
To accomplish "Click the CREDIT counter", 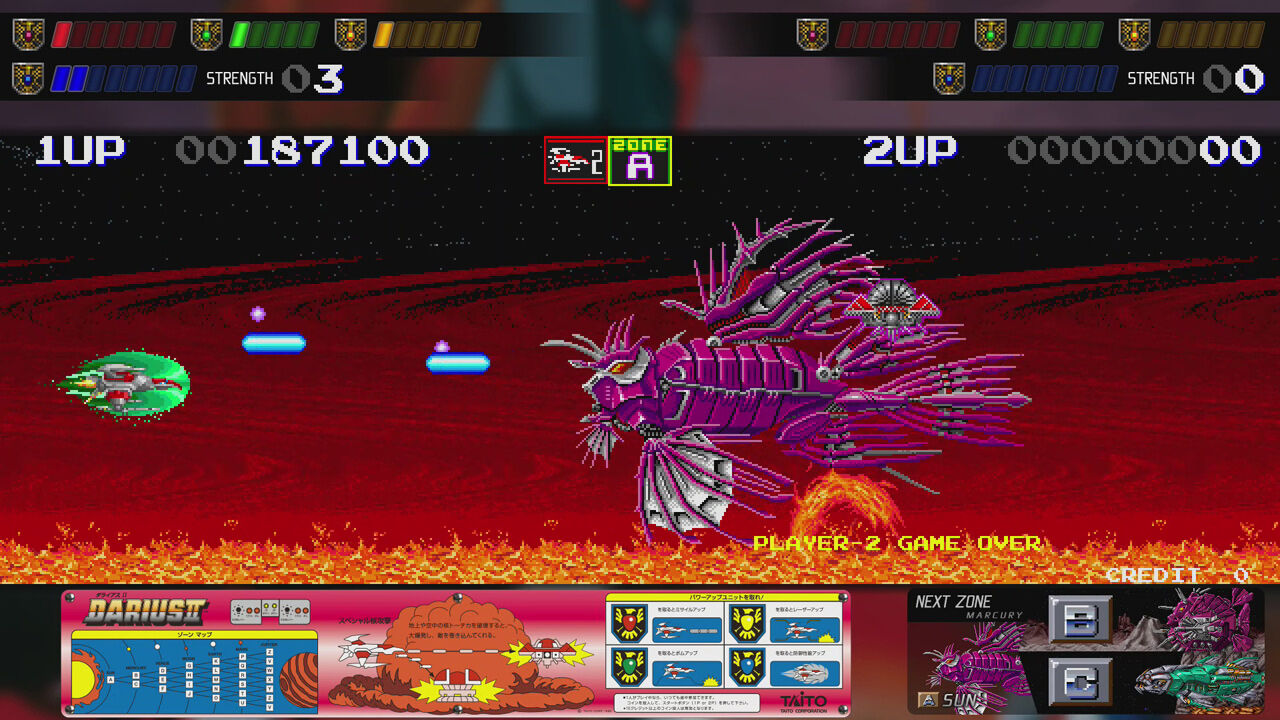I will point(1155,576).
